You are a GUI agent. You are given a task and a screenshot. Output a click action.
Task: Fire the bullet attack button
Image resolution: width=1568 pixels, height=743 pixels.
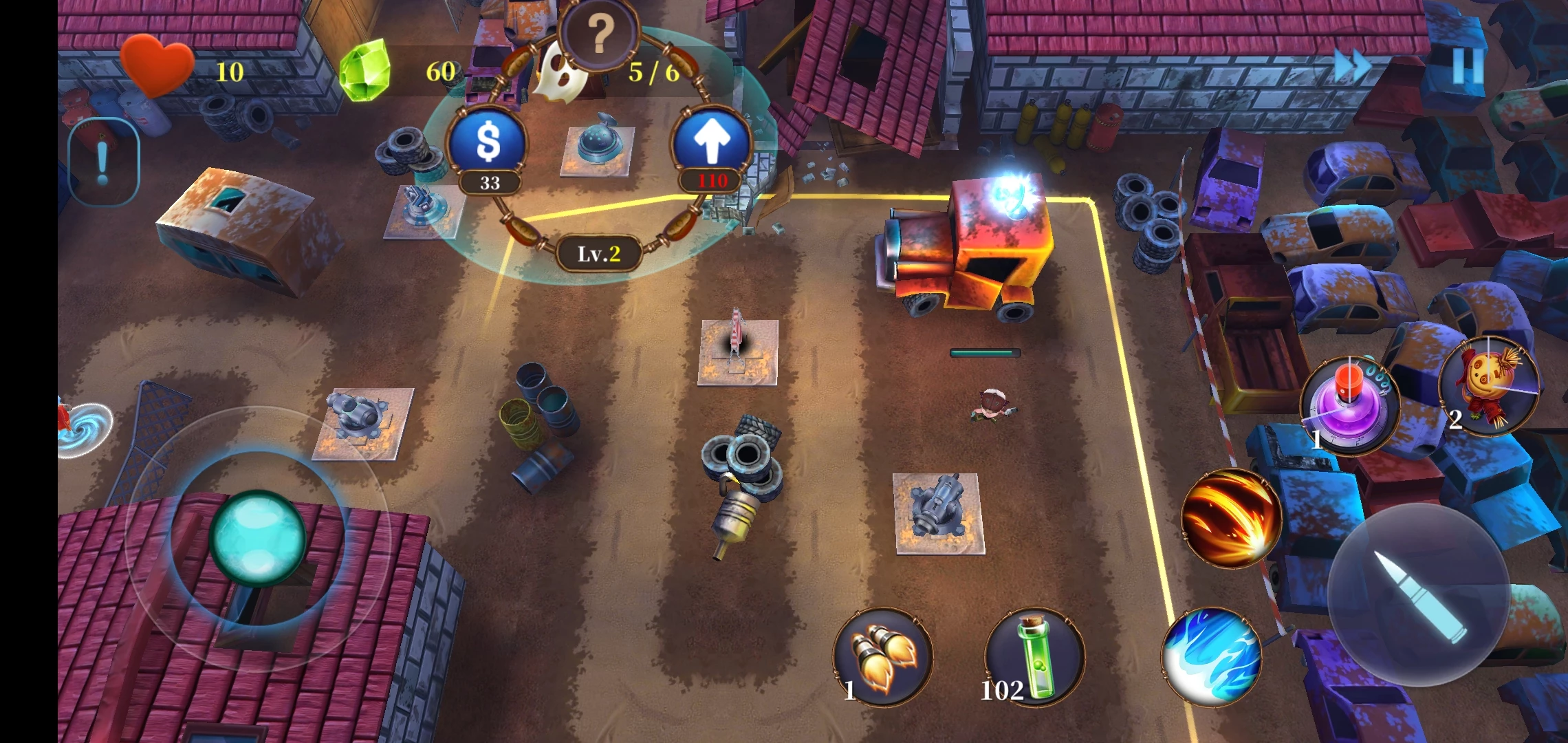click(x=1419, y=596)
